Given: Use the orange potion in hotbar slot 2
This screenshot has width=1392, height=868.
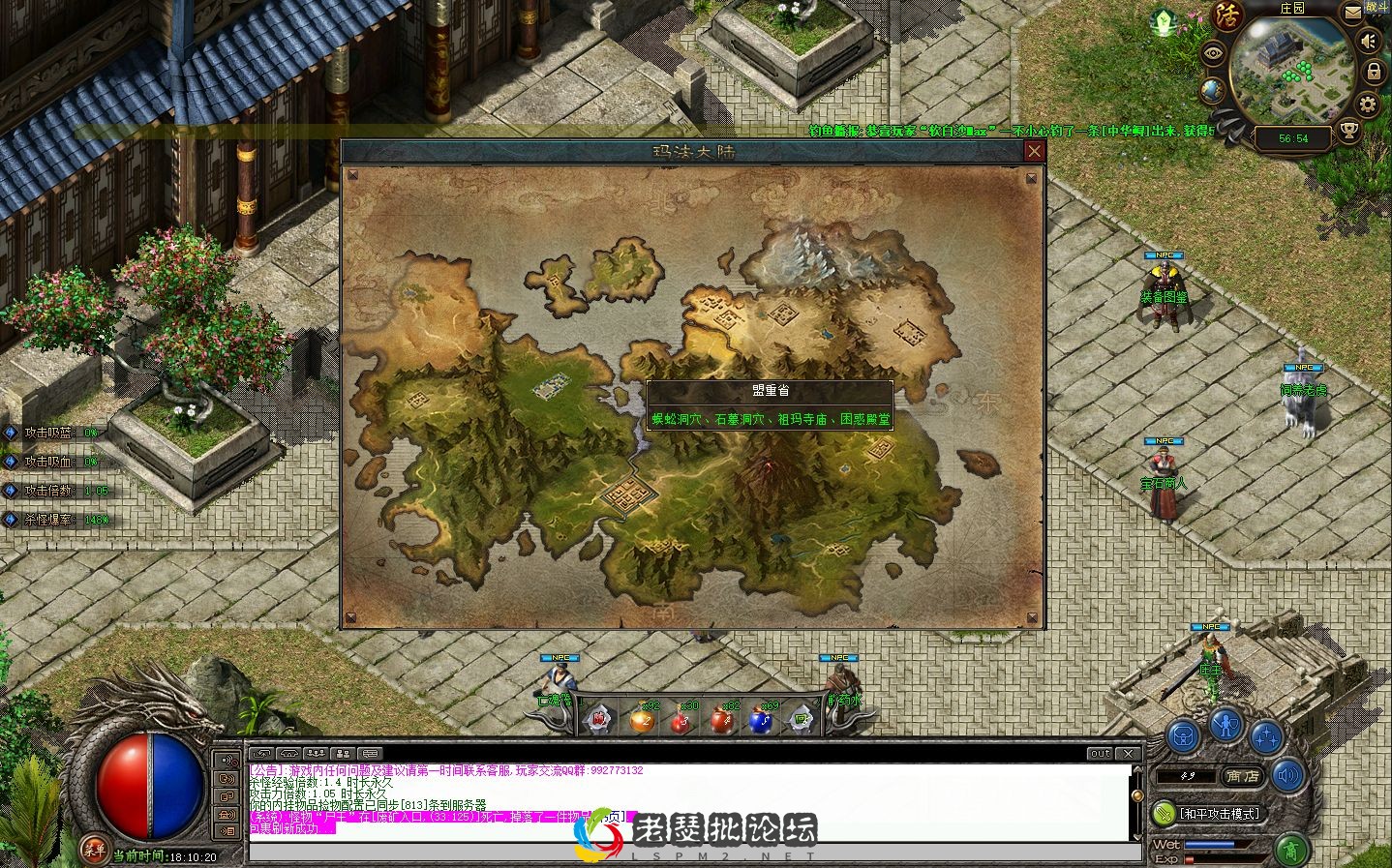Looking at the screenshot, I should coord(641,720).
